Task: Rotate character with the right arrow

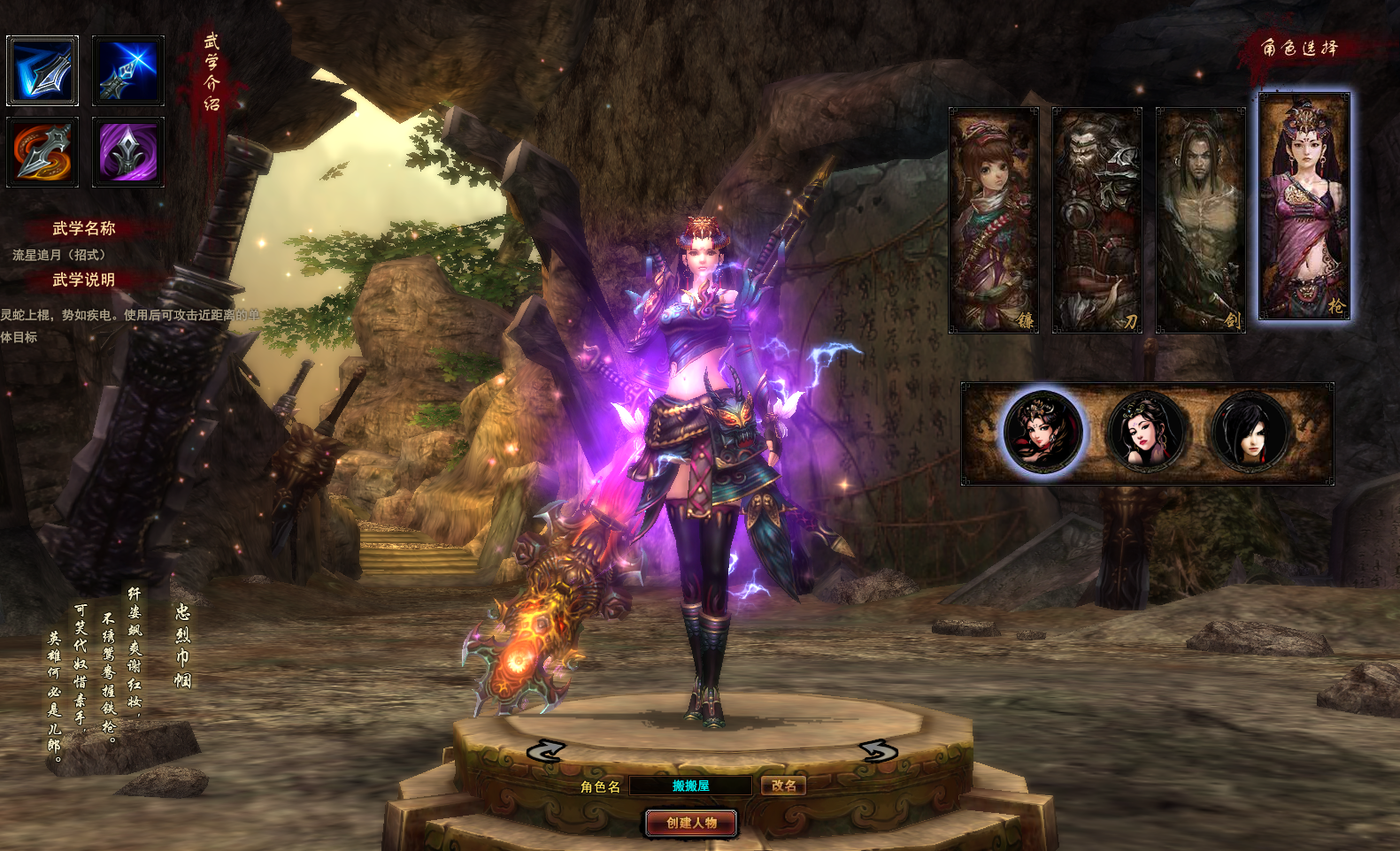Action: tap(878, 751)
